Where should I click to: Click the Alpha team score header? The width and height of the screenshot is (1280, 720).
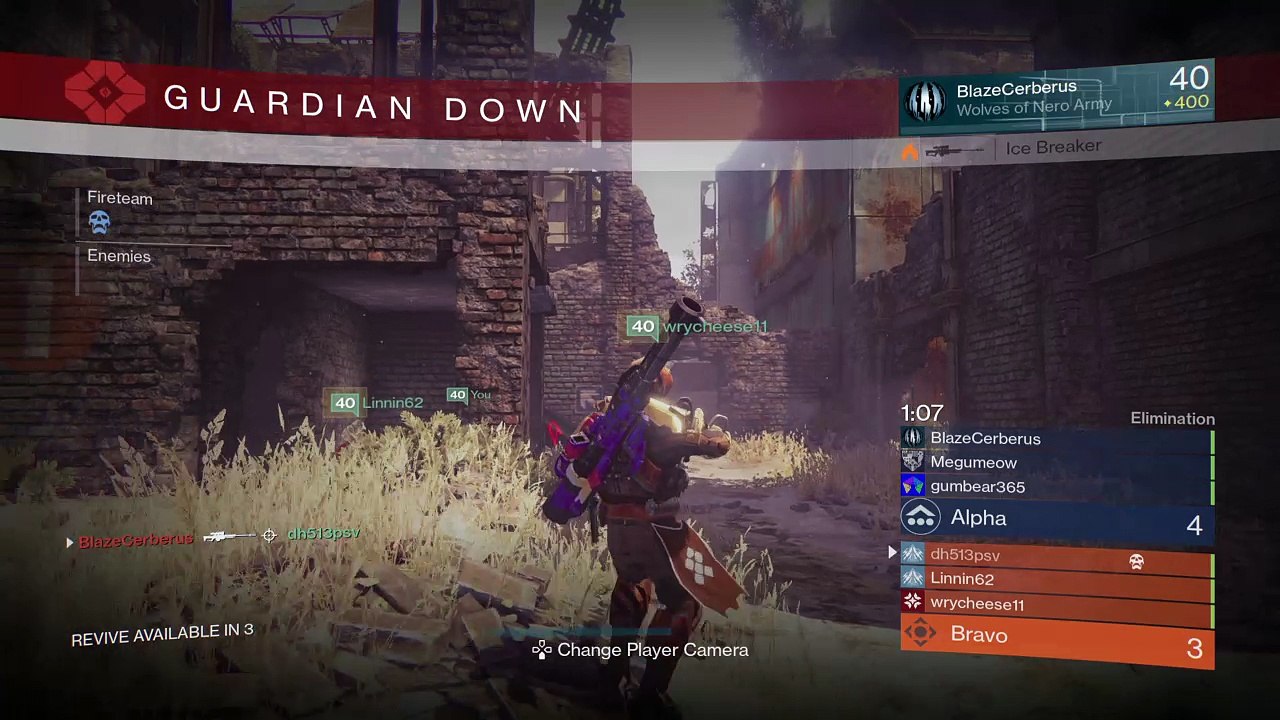[x=1056, y=519]
